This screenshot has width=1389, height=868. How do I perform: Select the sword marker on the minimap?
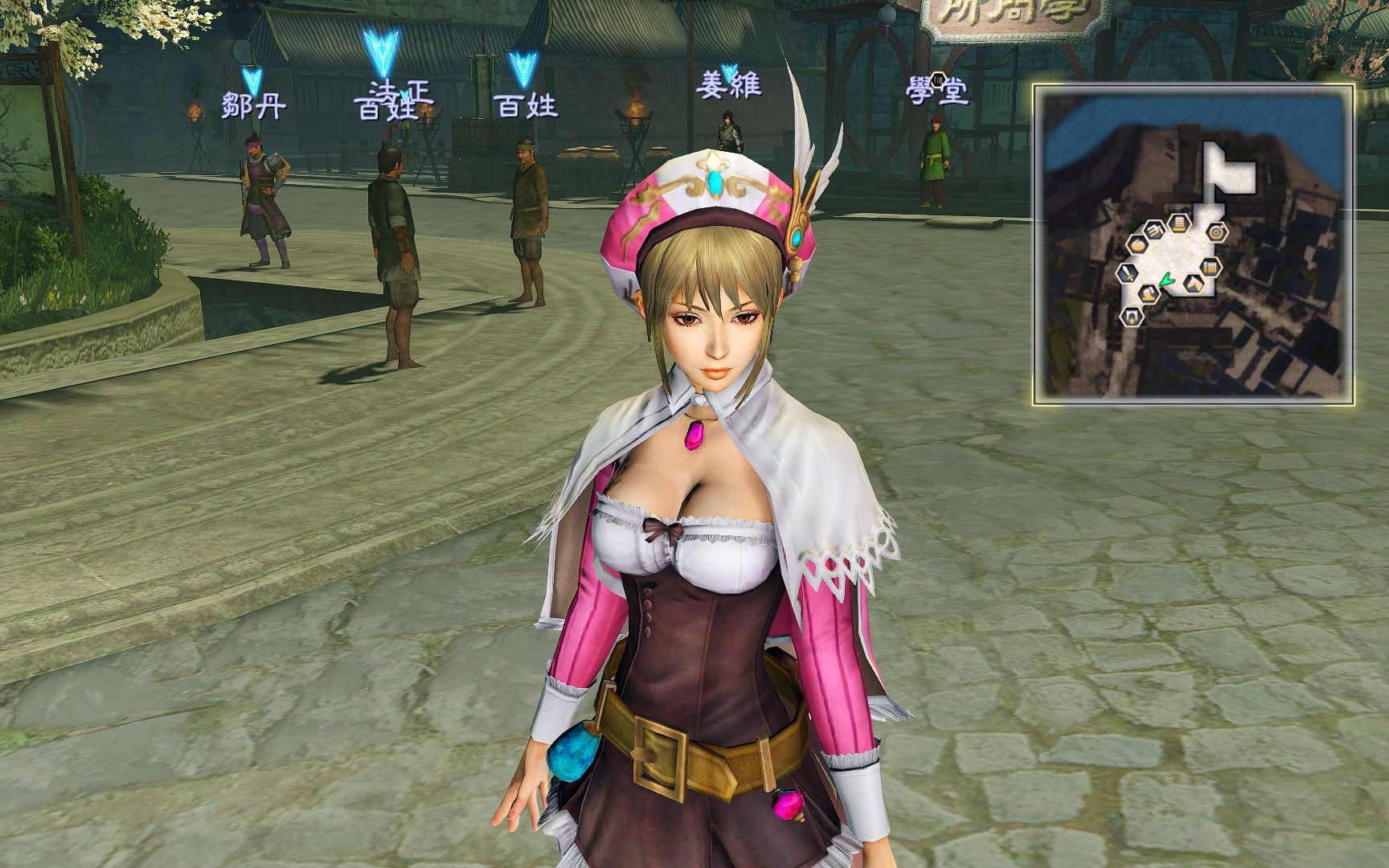(1126, 273)
